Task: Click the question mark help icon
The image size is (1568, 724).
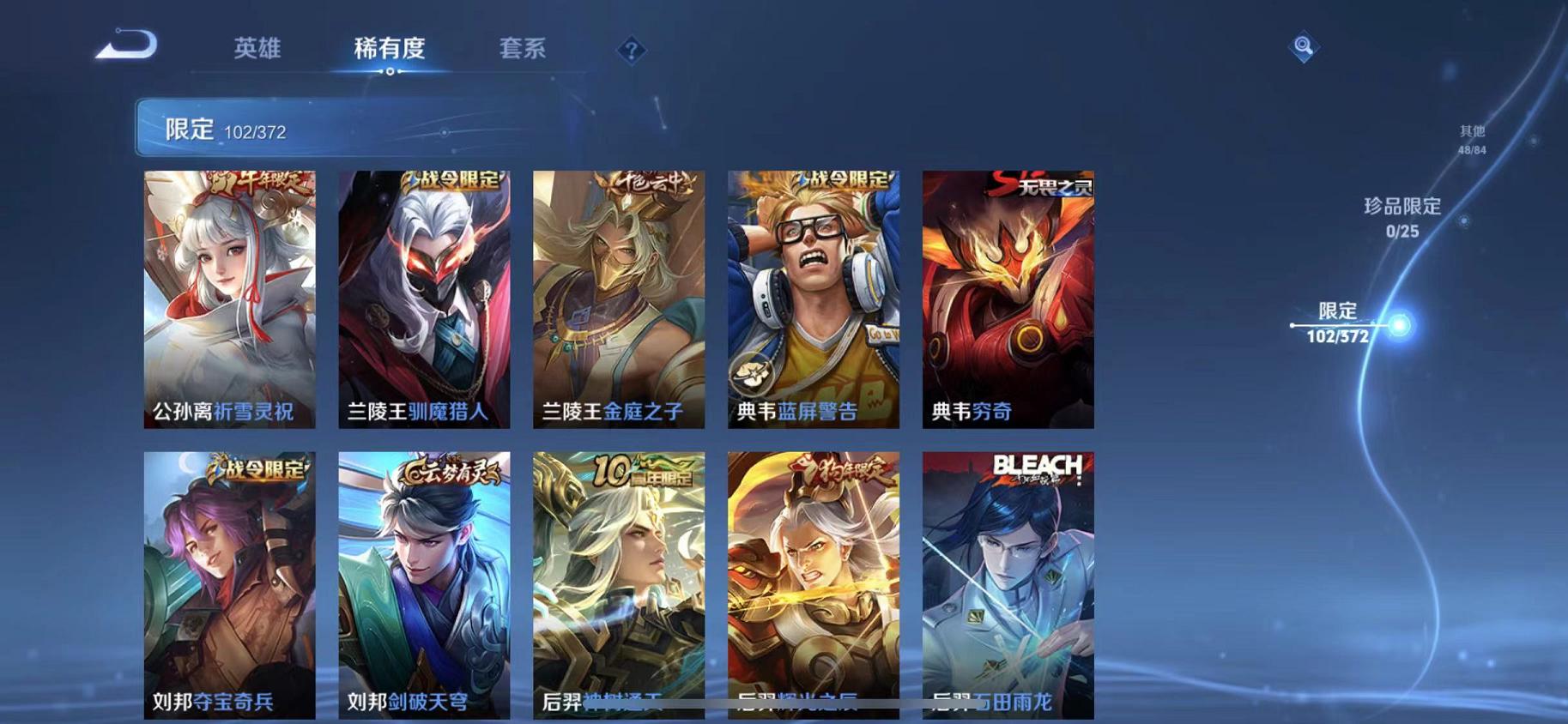Action: point(632,51)
